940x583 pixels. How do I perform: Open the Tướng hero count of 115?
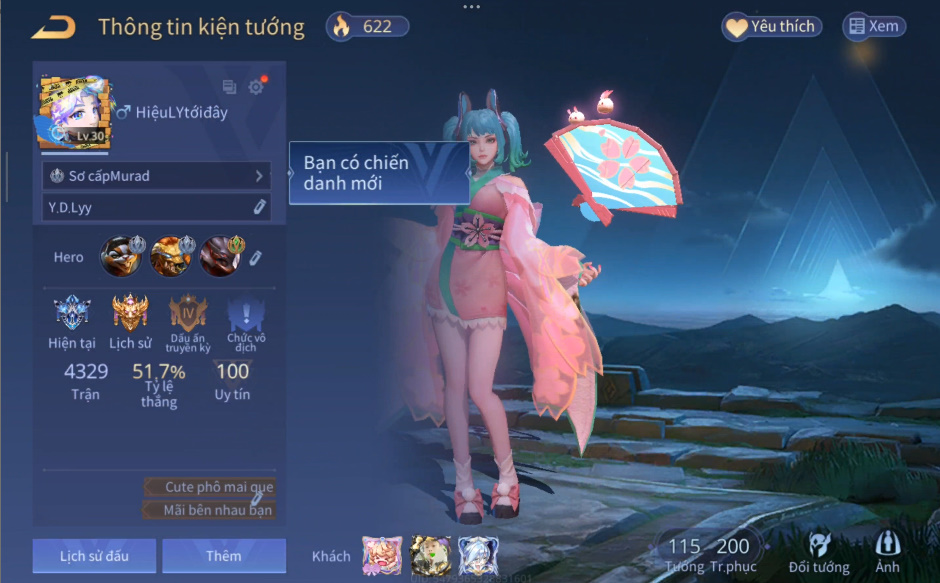point(684,554)
